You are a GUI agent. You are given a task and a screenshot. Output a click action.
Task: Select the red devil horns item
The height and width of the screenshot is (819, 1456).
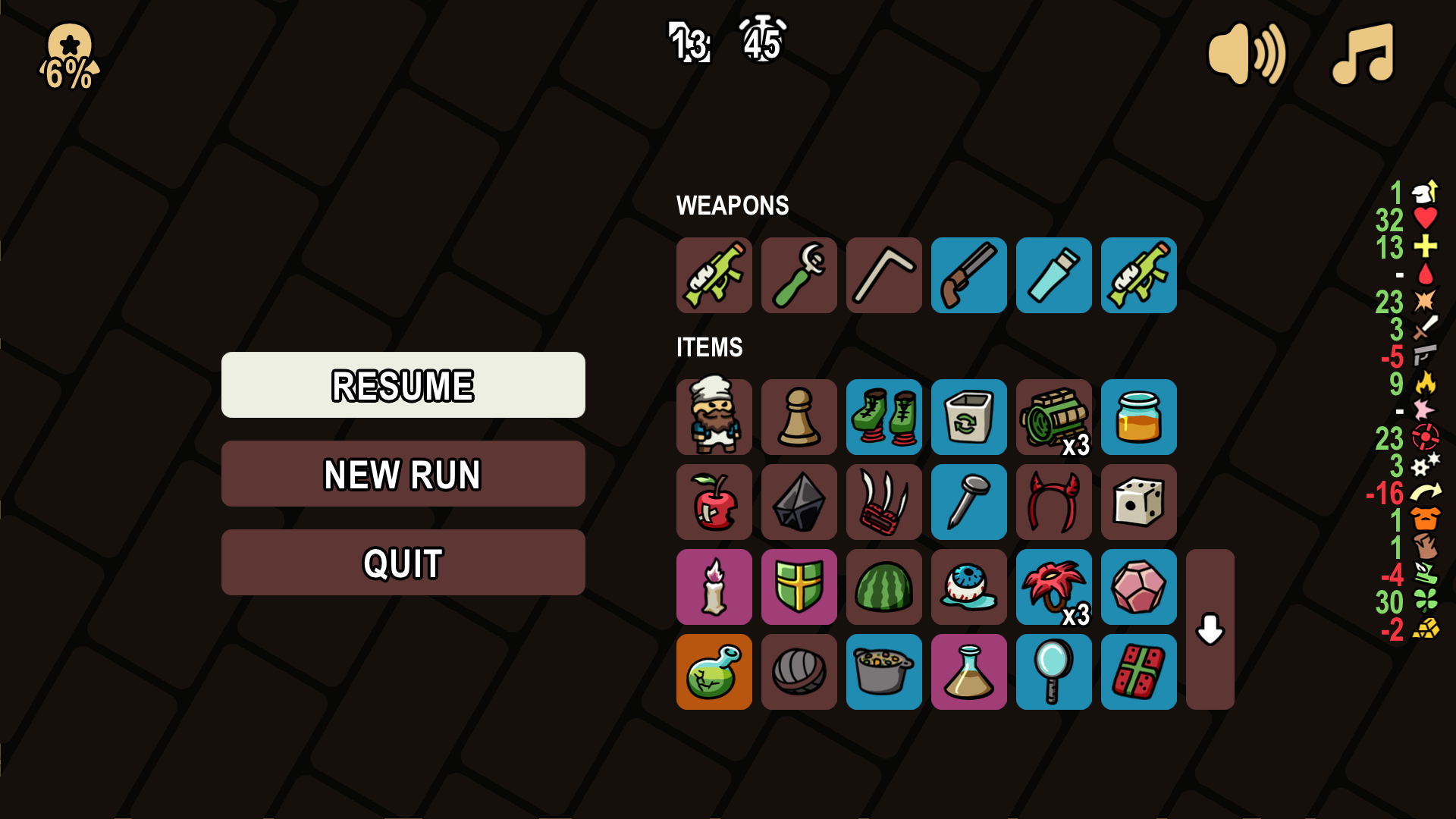click(x=1054, y=502)
